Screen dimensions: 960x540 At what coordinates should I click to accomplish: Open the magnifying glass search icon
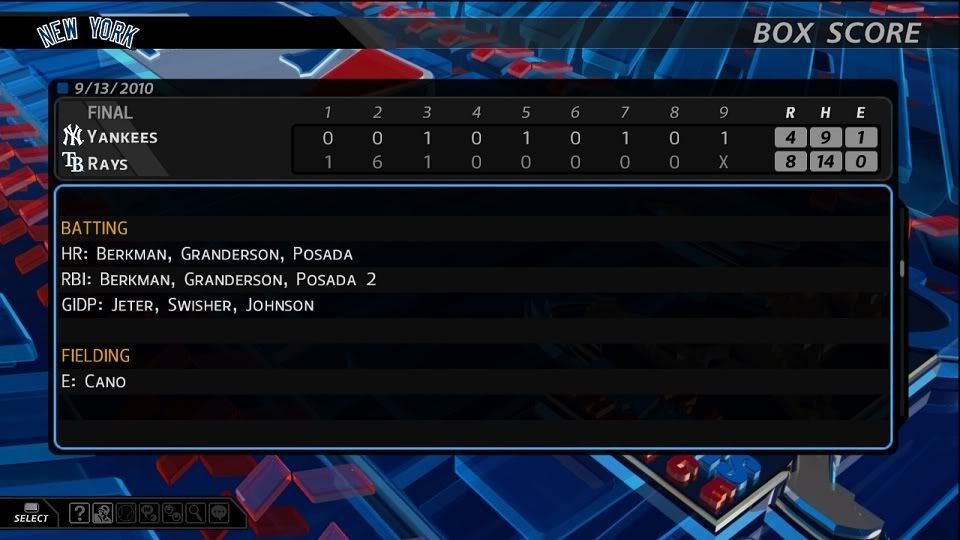click(x=195, y=514)
